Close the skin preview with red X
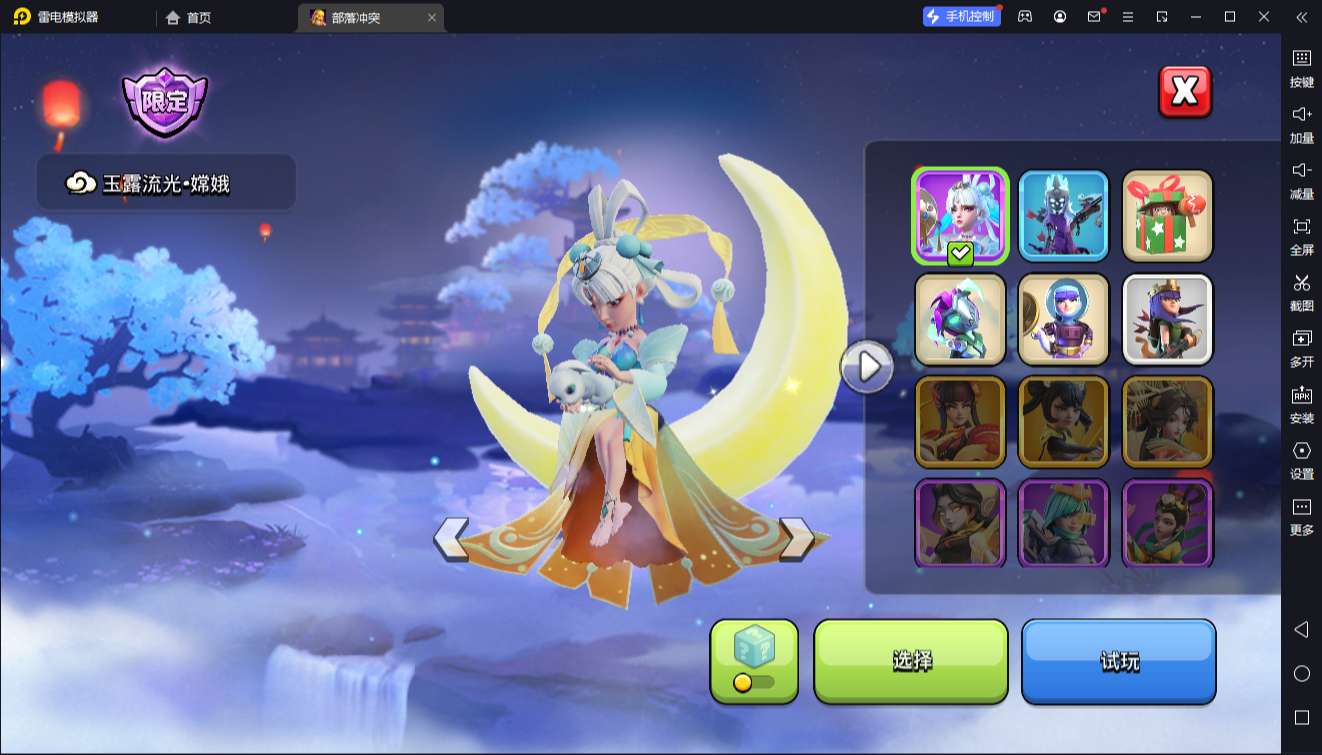The width and height of the screenshot is (1322, 755). coord(1185,92)
